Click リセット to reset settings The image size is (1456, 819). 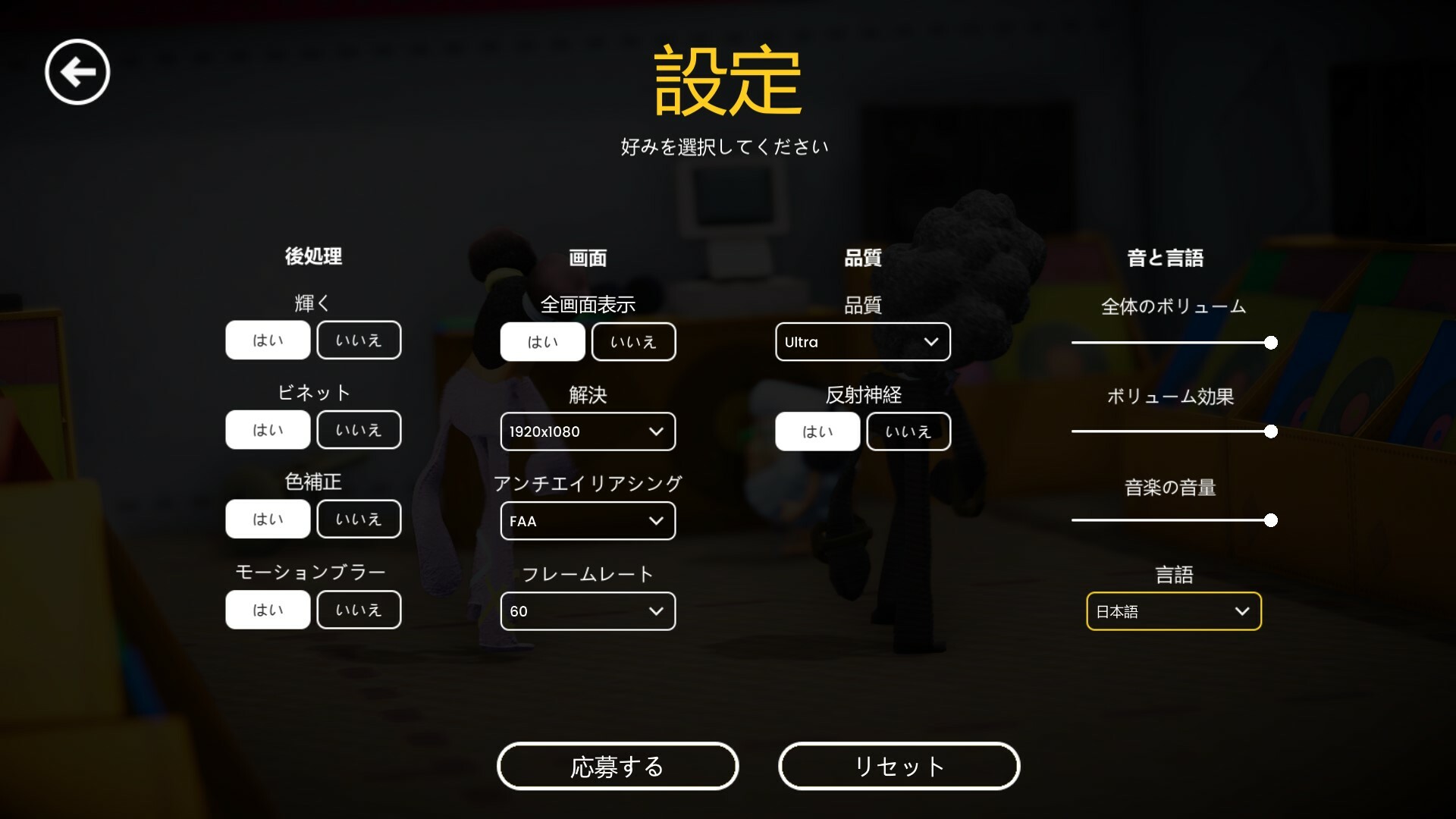(899, 766)
